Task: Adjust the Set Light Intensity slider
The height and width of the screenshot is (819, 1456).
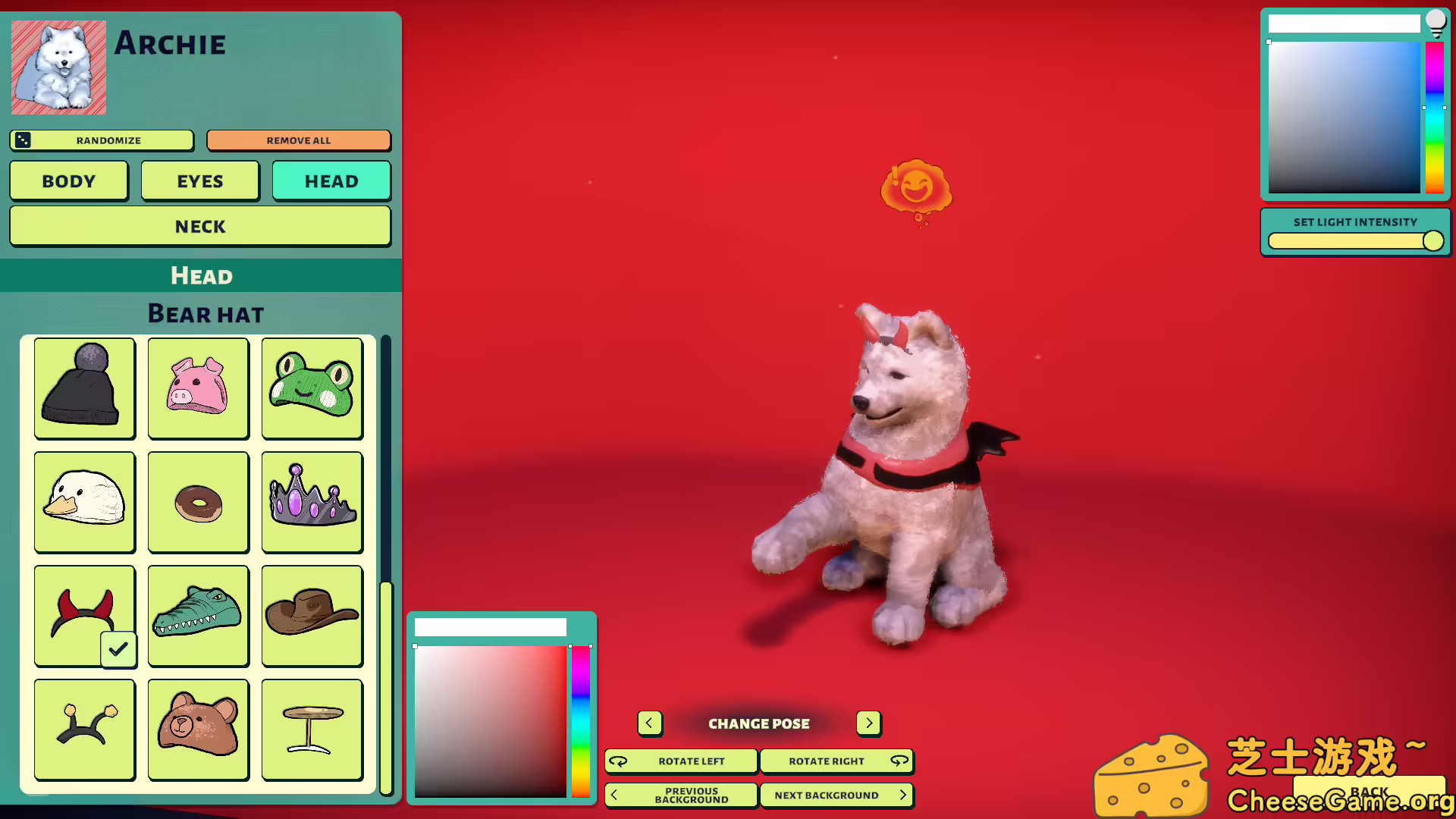Action: 1432,240
